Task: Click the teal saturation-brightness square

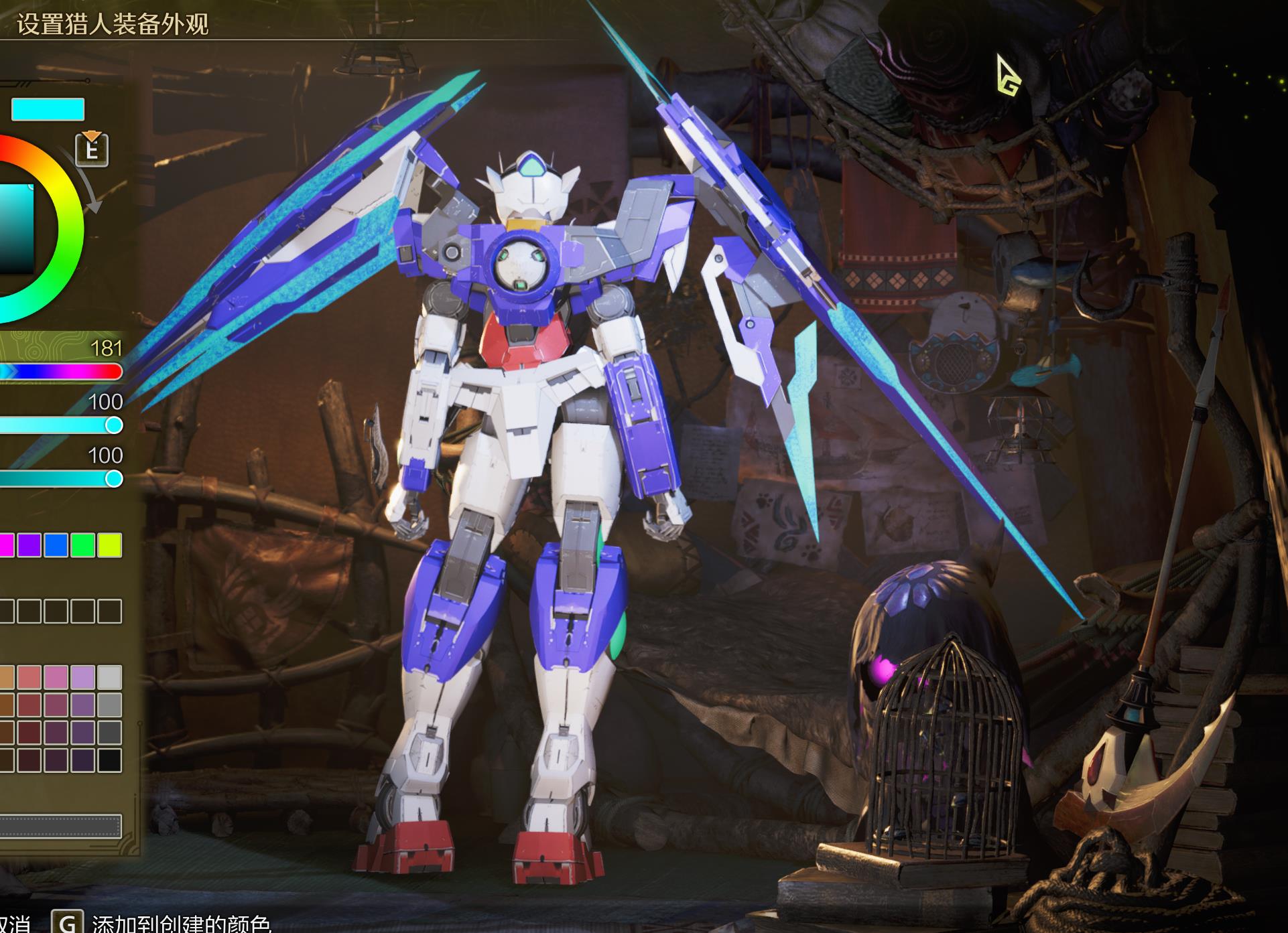Action: [x=16, y=228]
